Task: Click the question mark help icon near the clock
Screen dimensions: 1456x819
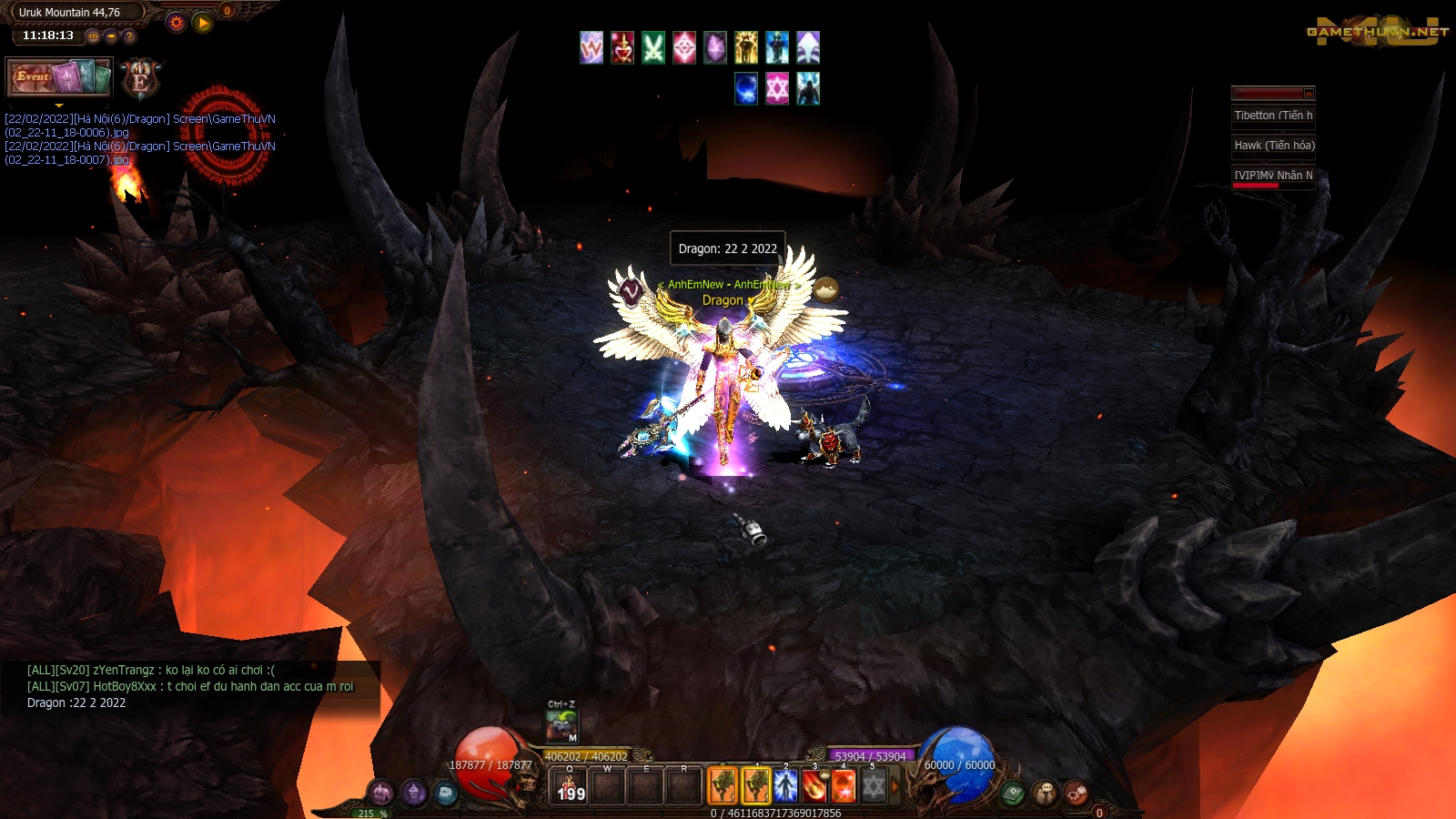Action: pos(131,35)
